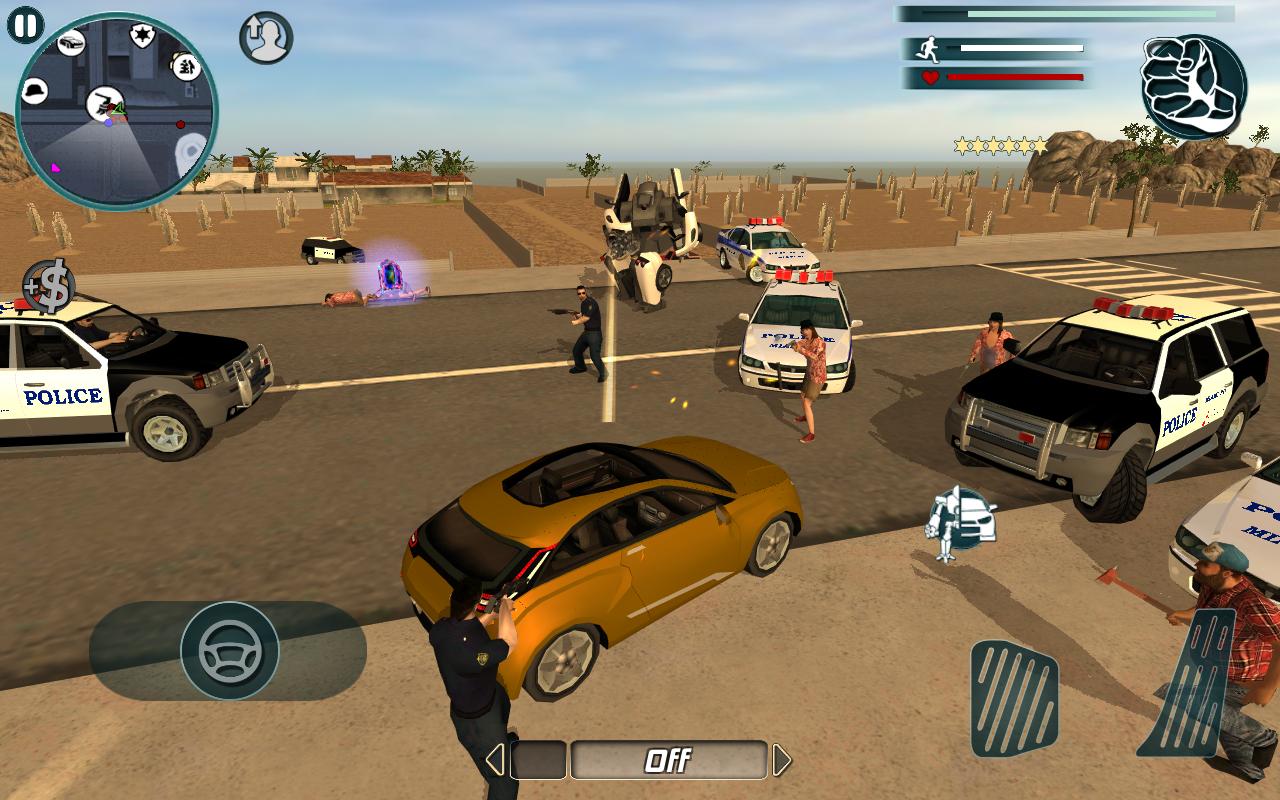Toggle the Off selector bar

668,761
